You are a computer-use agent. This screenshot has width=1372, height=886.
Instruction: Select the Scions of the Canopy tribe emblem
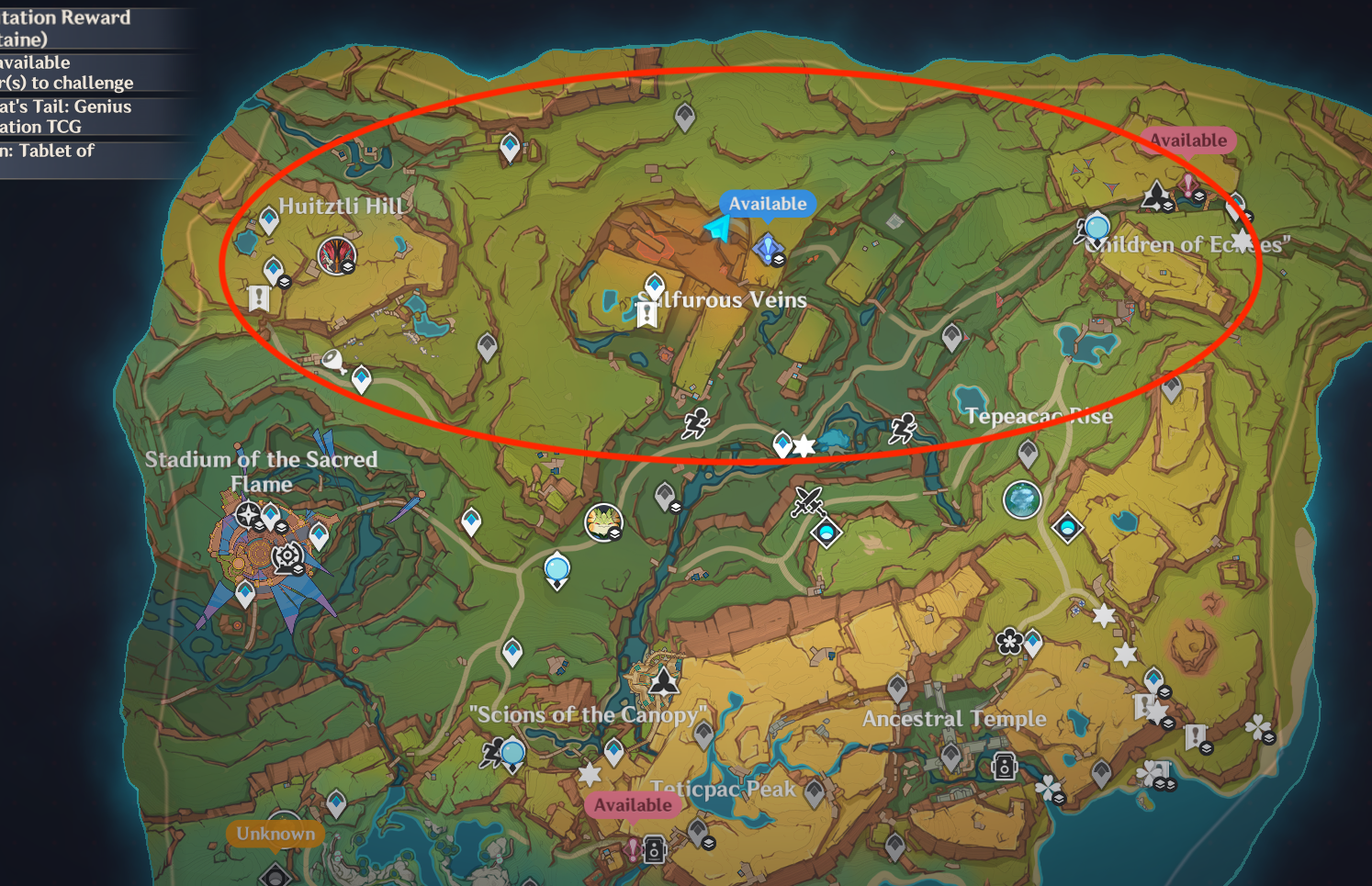[x=664, y=680]
